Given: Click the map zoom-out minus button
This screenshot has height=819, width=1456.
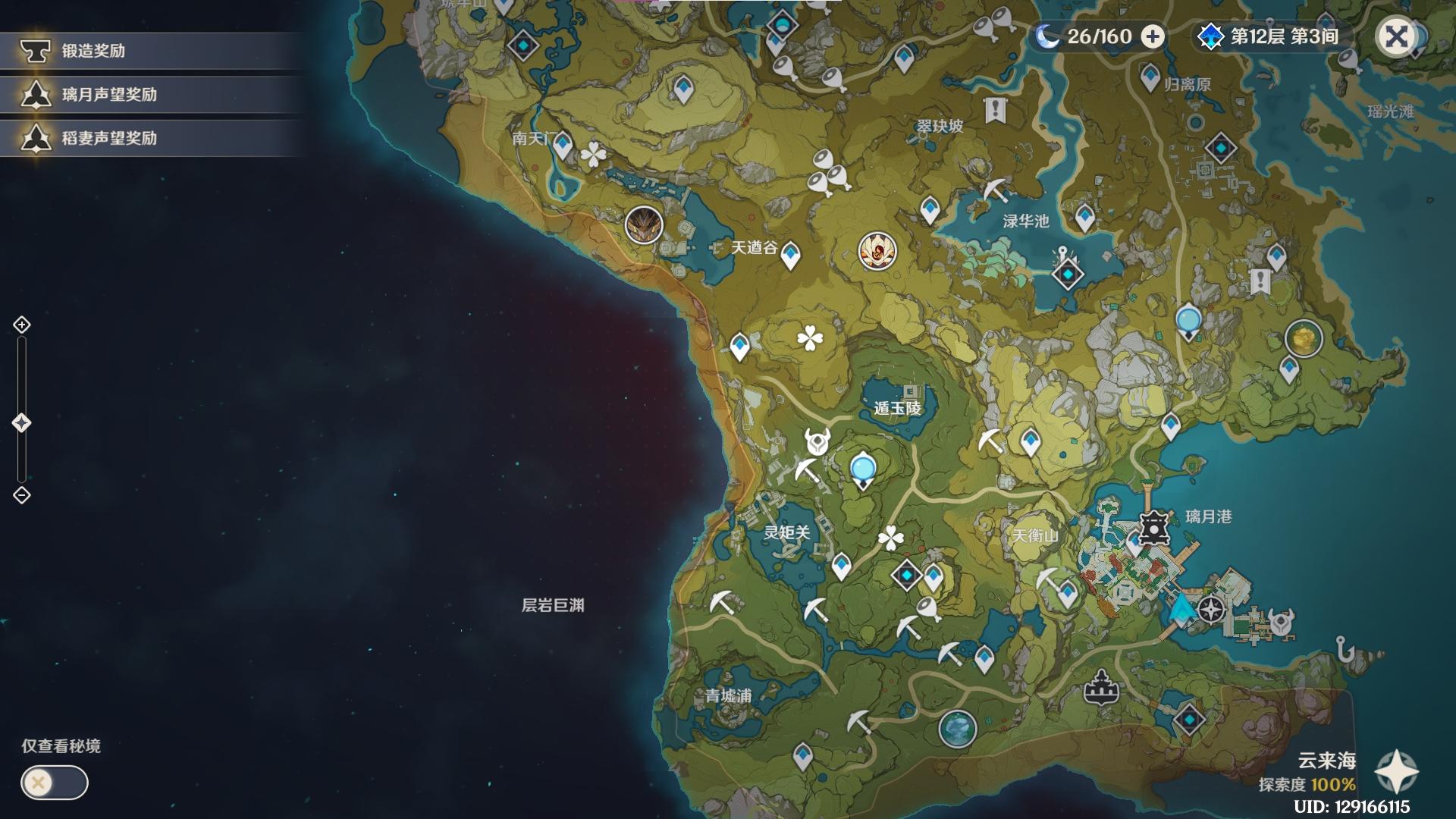Looking at the screenshot, I should coord(22,495).
